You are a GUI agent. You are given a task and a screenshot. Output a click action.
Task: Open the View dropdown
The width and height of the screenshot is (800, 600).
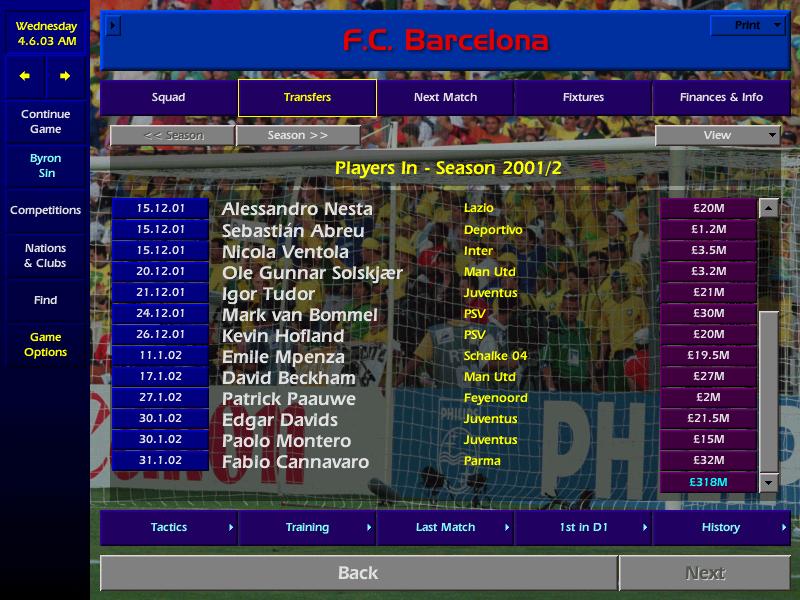point(717,135)
